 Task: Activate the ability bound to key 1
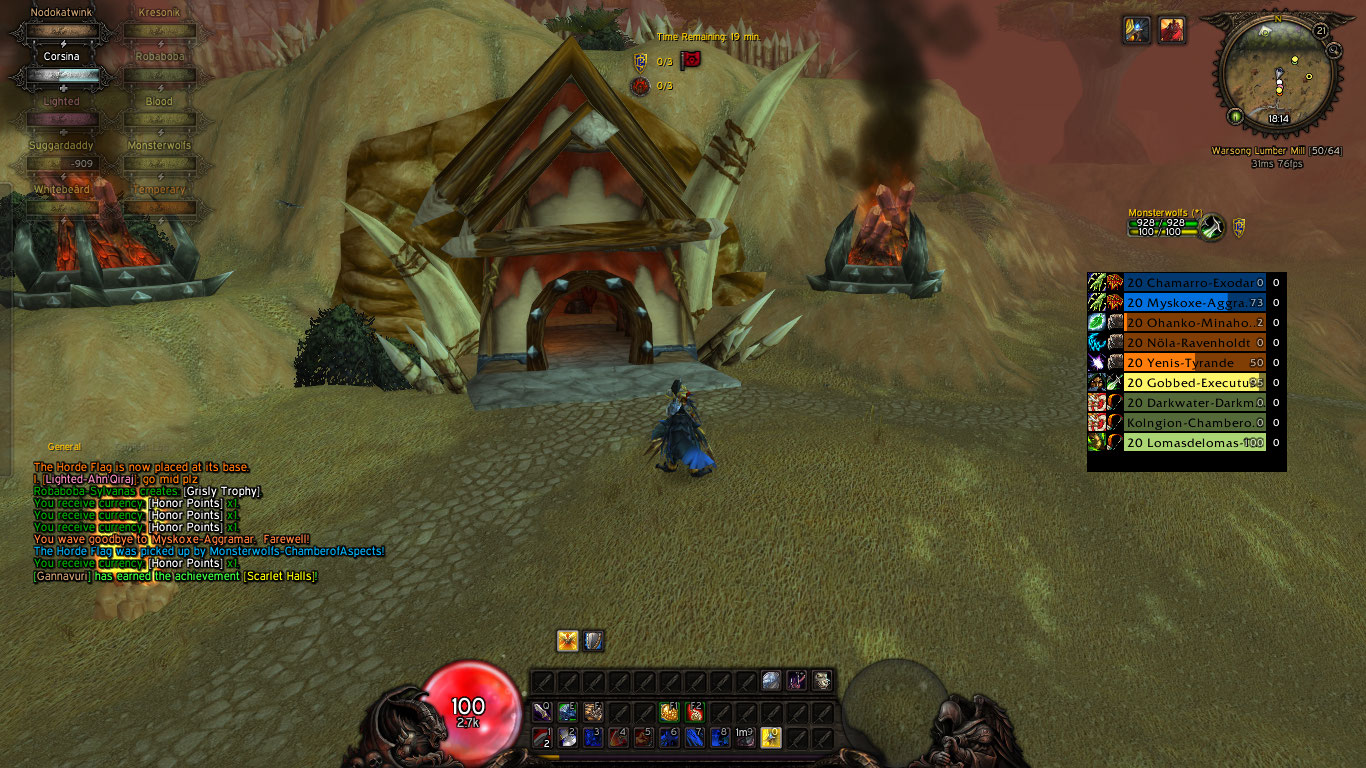(544, 738)
